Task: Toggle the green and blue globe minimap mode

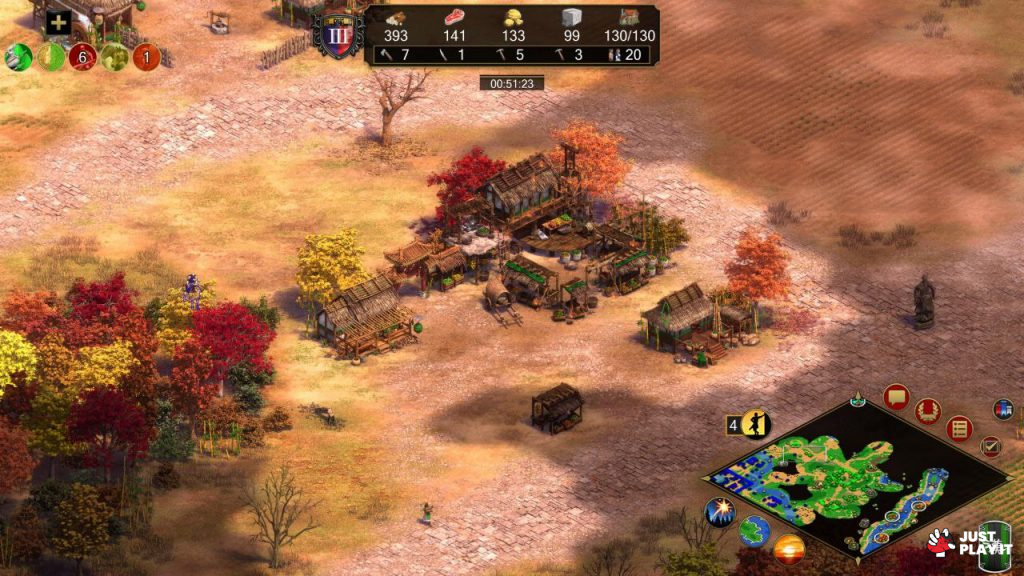Action: point(754,531)
